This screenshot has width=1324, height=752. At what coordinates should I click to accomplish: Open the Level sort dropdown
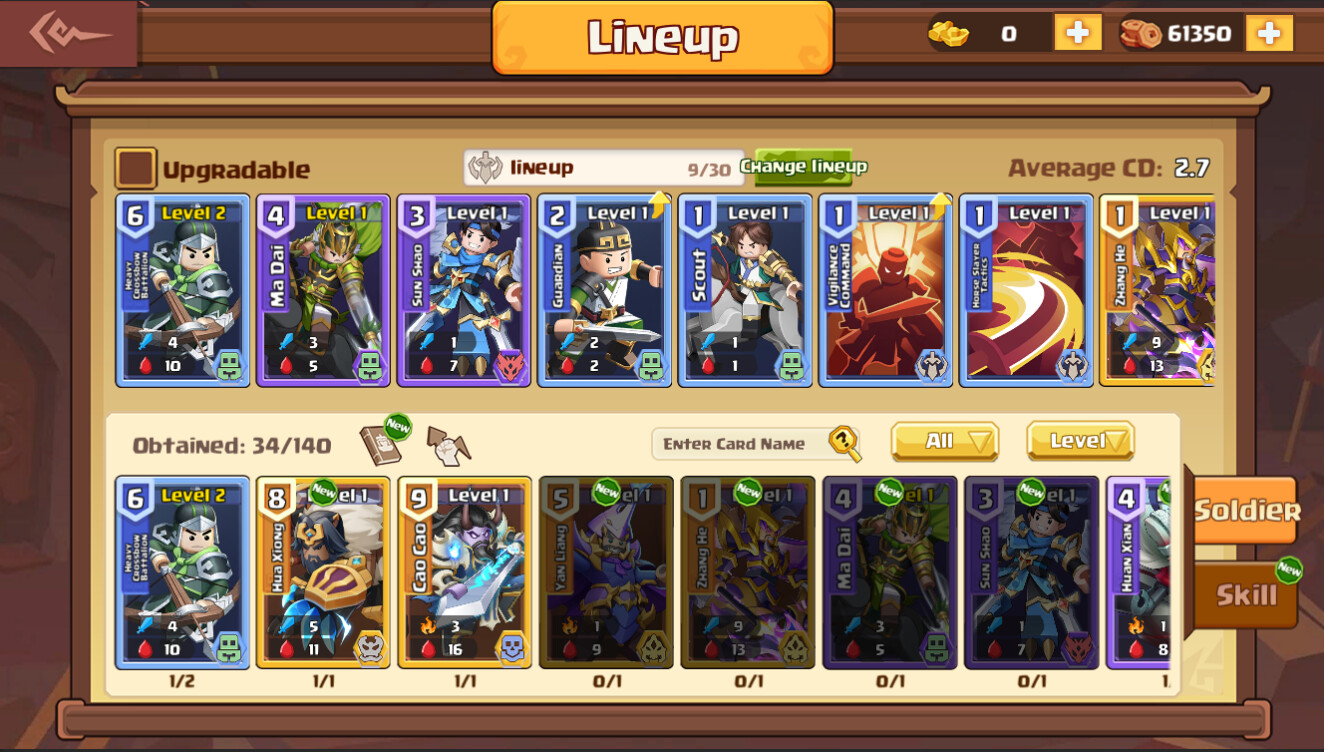click(1078, 441)
